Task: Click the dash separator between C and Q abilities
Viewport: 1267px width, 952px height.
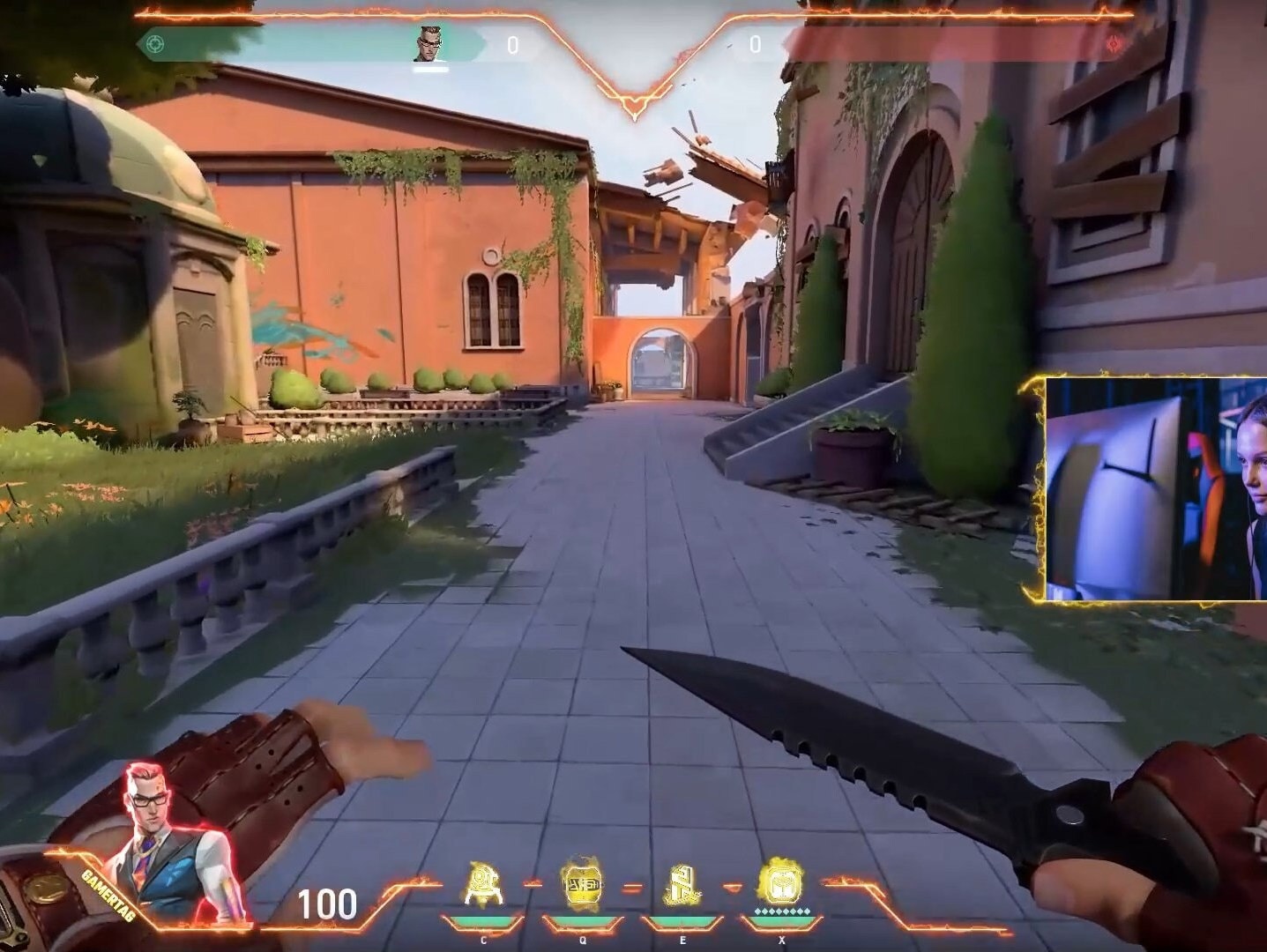Action: coord(533,884)
